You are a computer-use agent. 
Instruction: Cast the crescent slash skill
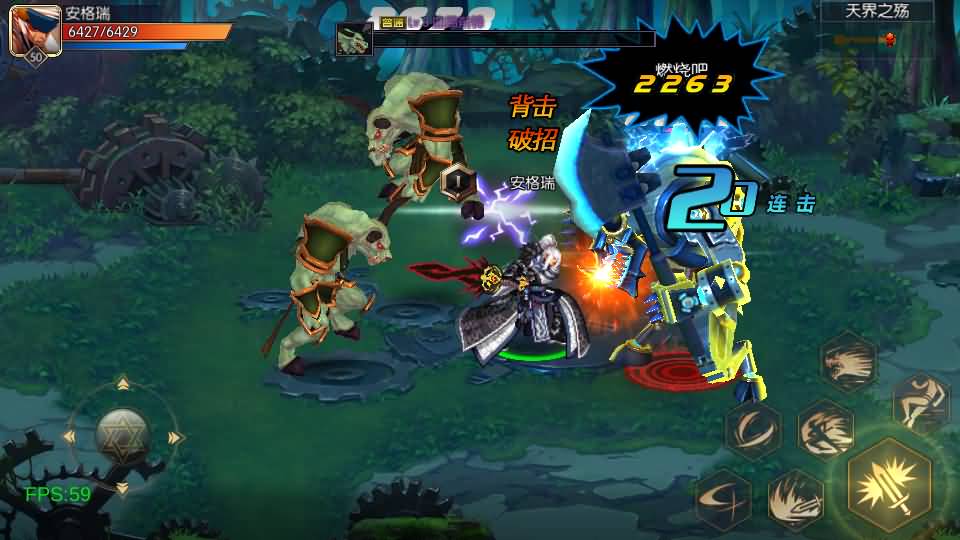point(753,430)
